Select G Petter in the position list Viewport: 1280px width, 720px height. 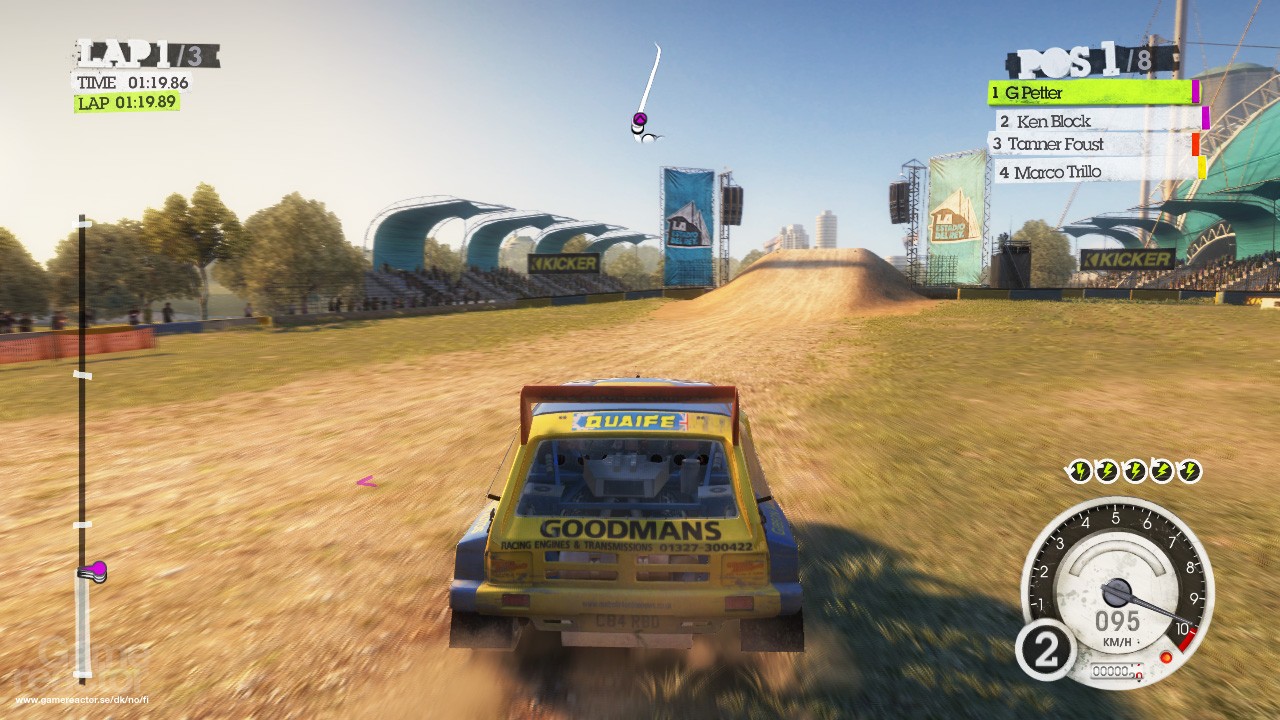pos(1092,93)
